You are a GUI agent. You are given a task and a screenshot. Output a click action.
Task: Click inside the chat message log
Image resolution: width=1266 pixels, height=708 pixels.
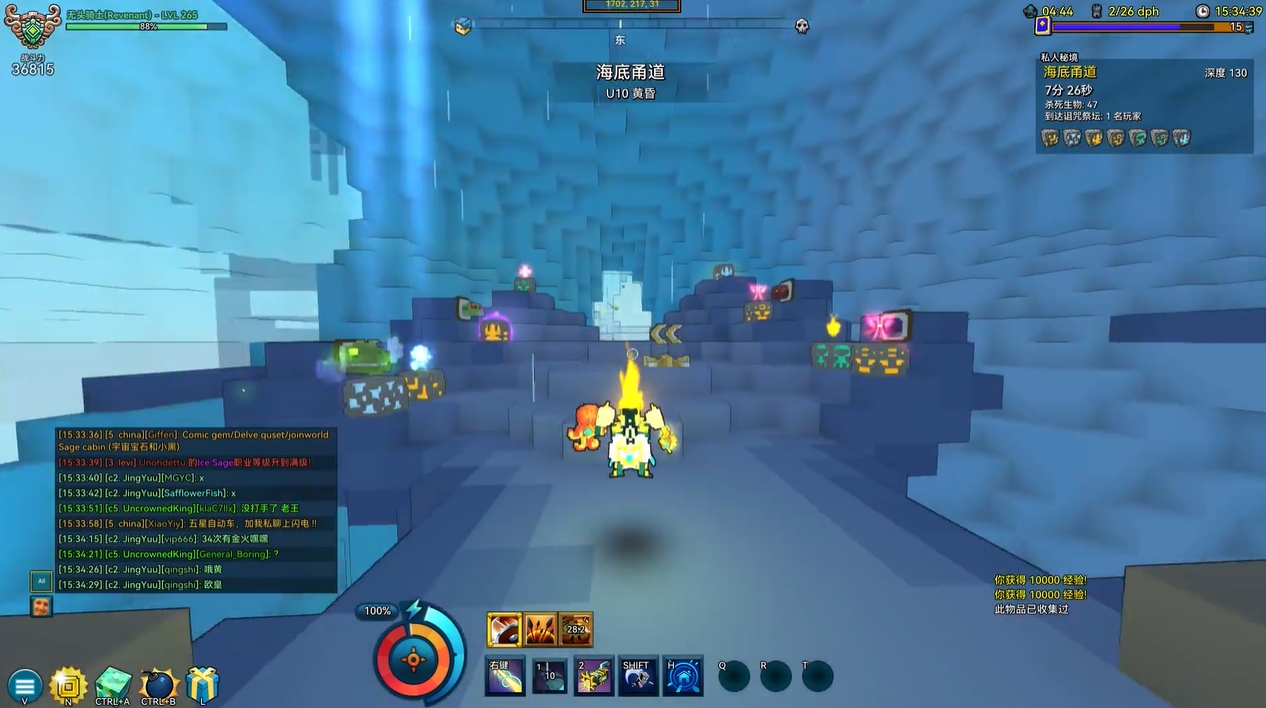[x=196, y=510]
